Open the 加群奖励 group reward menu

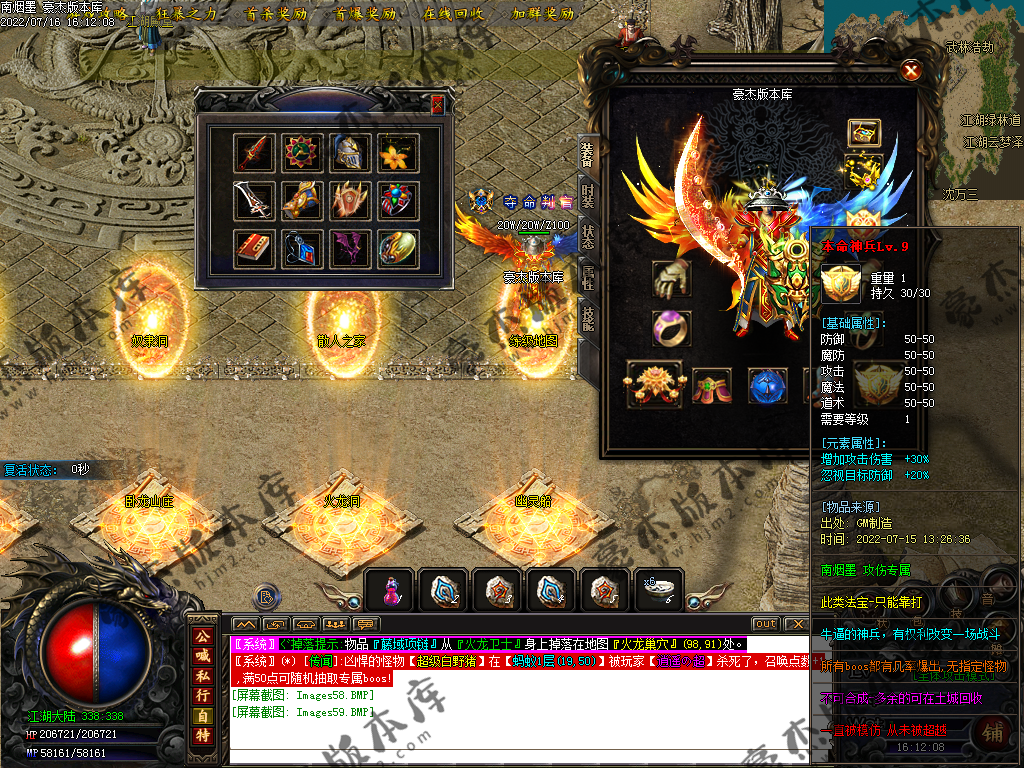tap(543, 14)
